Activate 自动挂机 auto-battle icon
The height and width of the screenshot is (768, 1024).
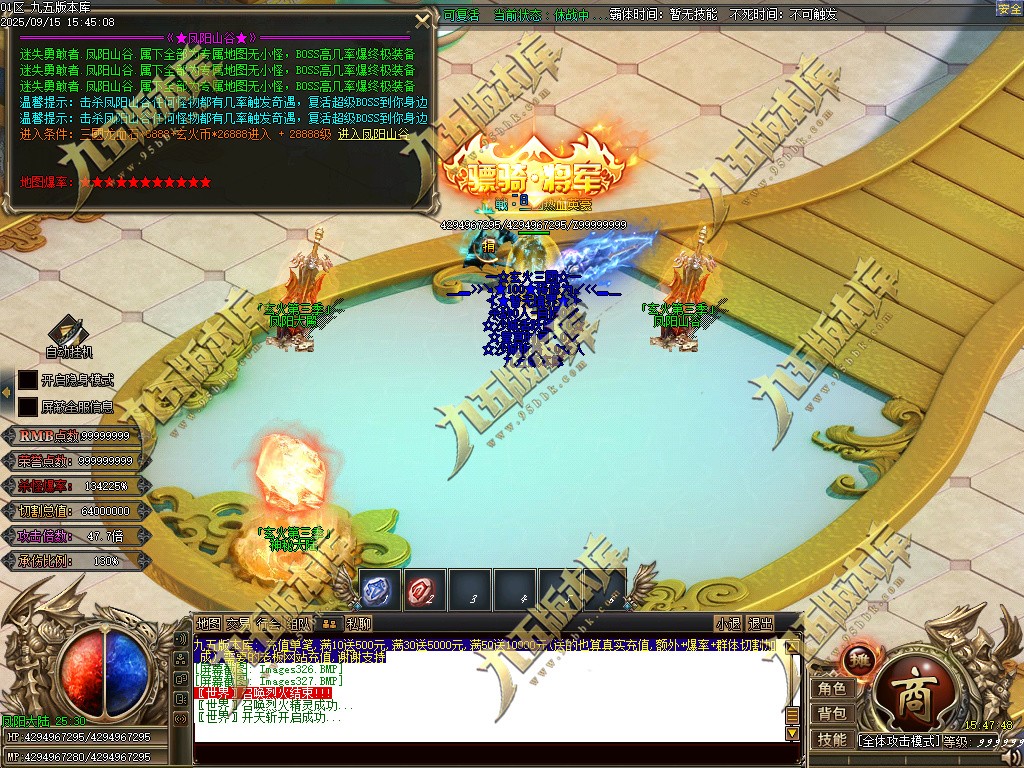pos(68,332)
